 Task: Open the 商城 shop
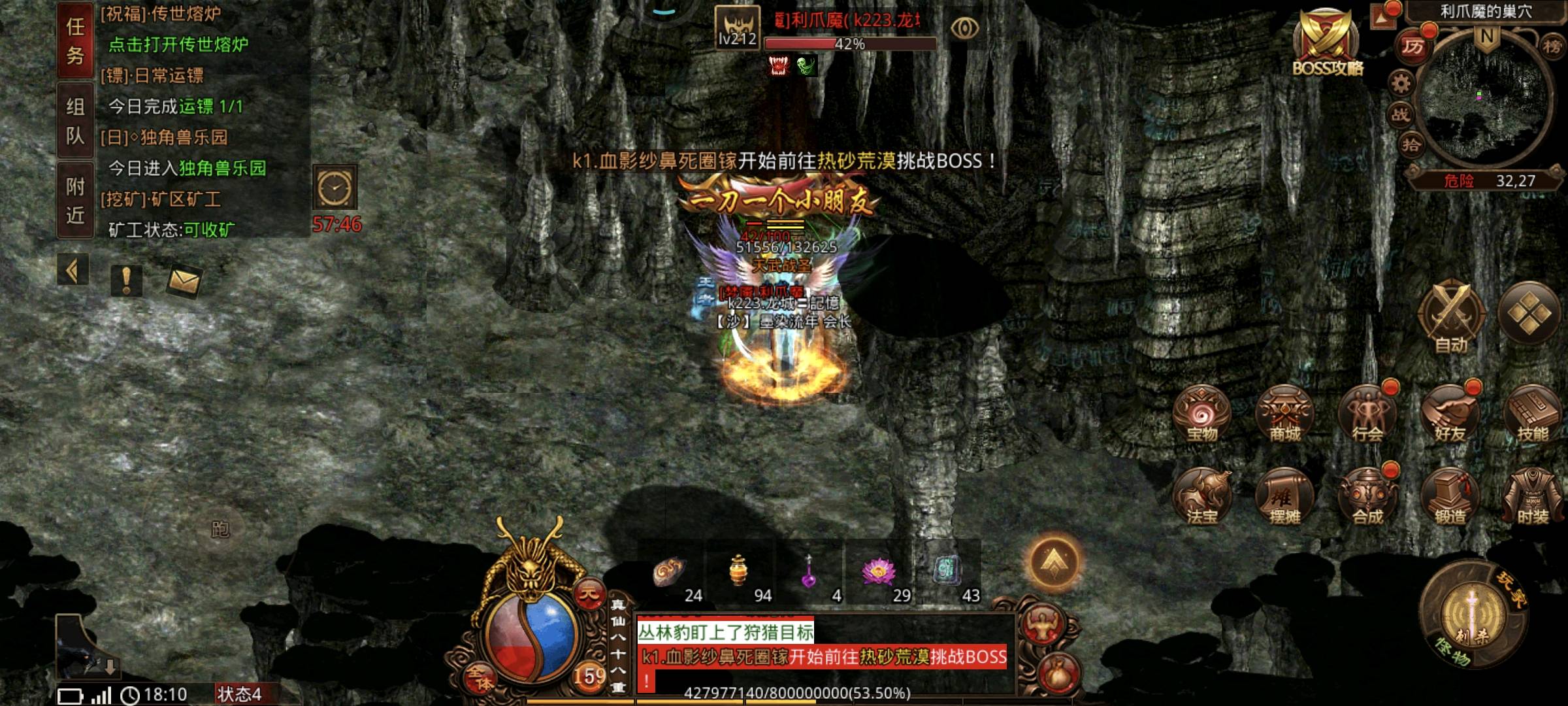pyautogui.click(x=1284, y=415)
